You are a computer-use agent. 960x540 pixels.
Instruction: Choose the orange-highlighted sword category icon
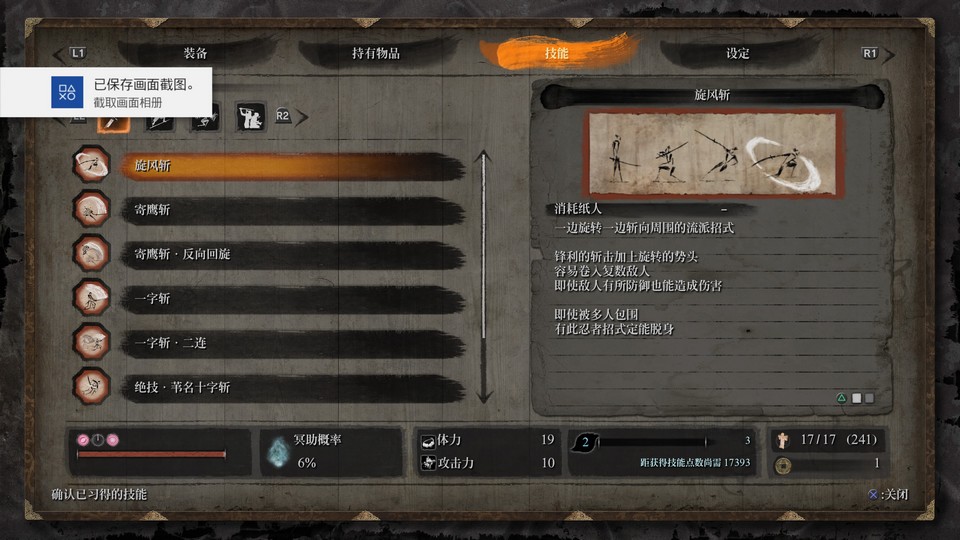click(111, 118)
